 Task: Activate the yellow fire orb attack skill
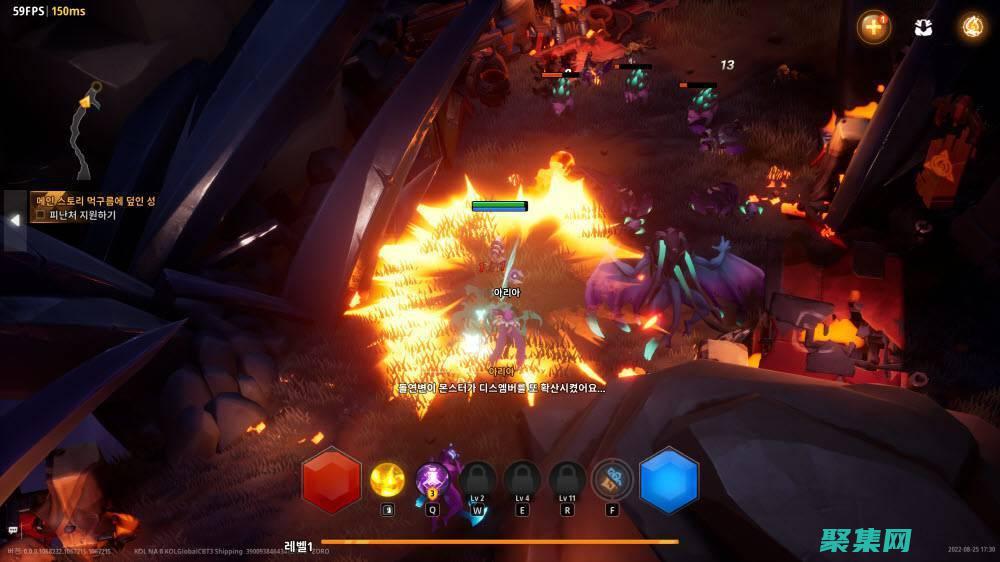(x=388, y=480)
